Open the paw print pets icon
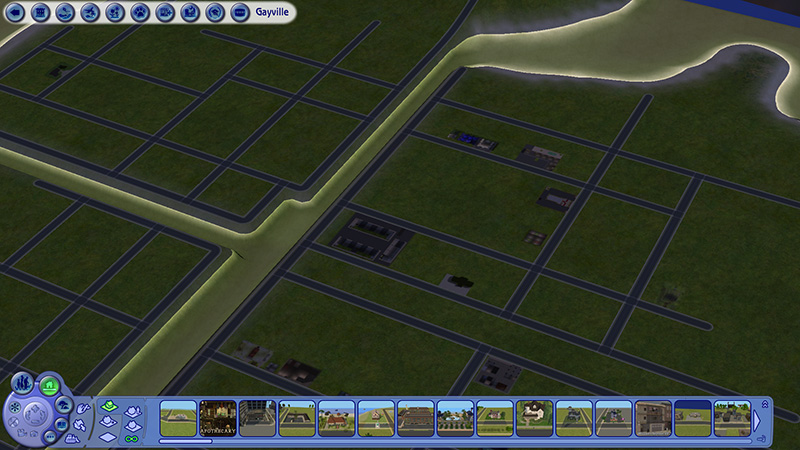Image resolution: width=800 pixels, height=450 pixels. pyautogui.click(x=139, y=12)
